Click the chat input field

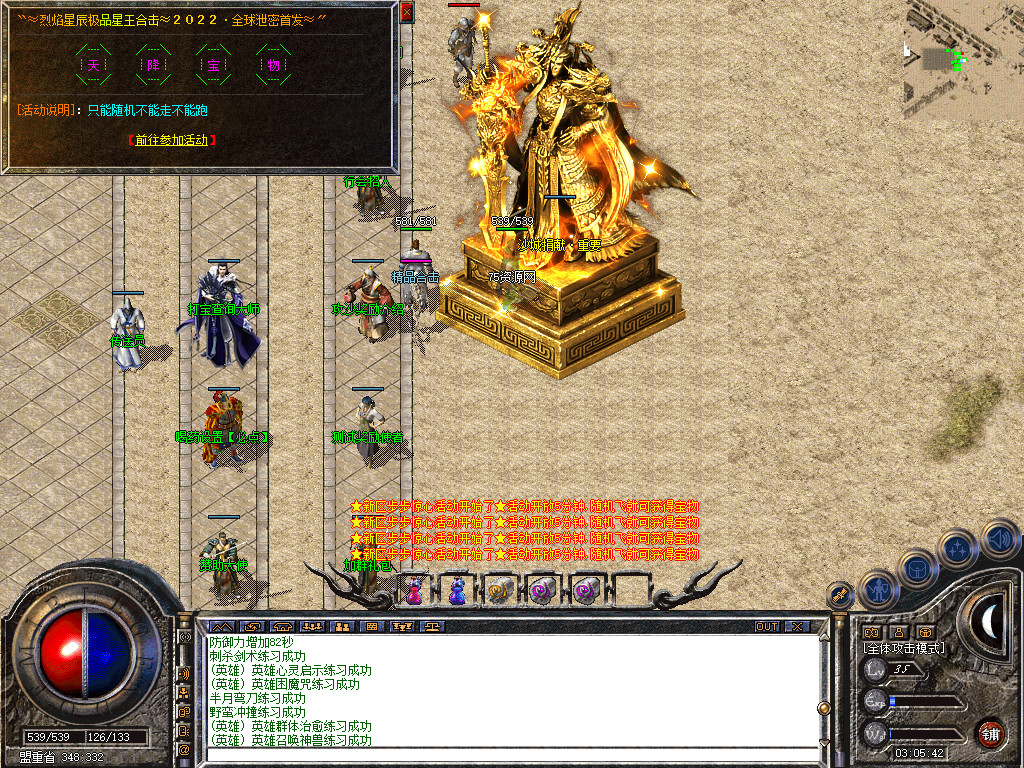click(x=510, y=755)
